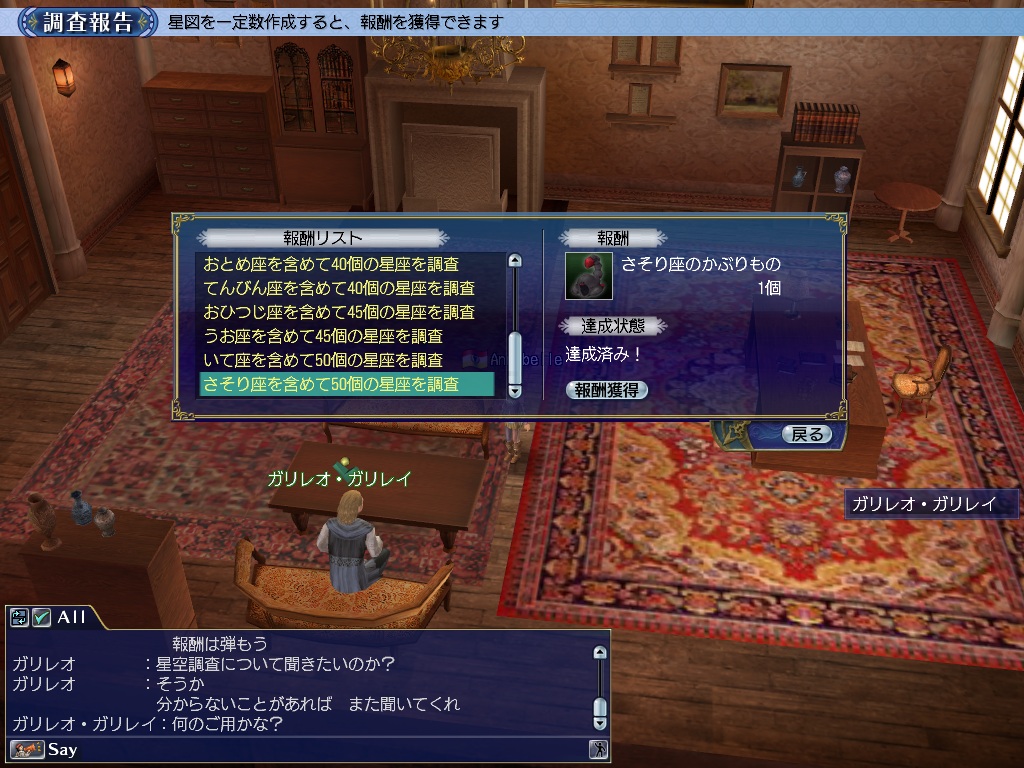
Task: Select the highlighted さそり座 50 constellations entry
Action: (x=331, y=384)
